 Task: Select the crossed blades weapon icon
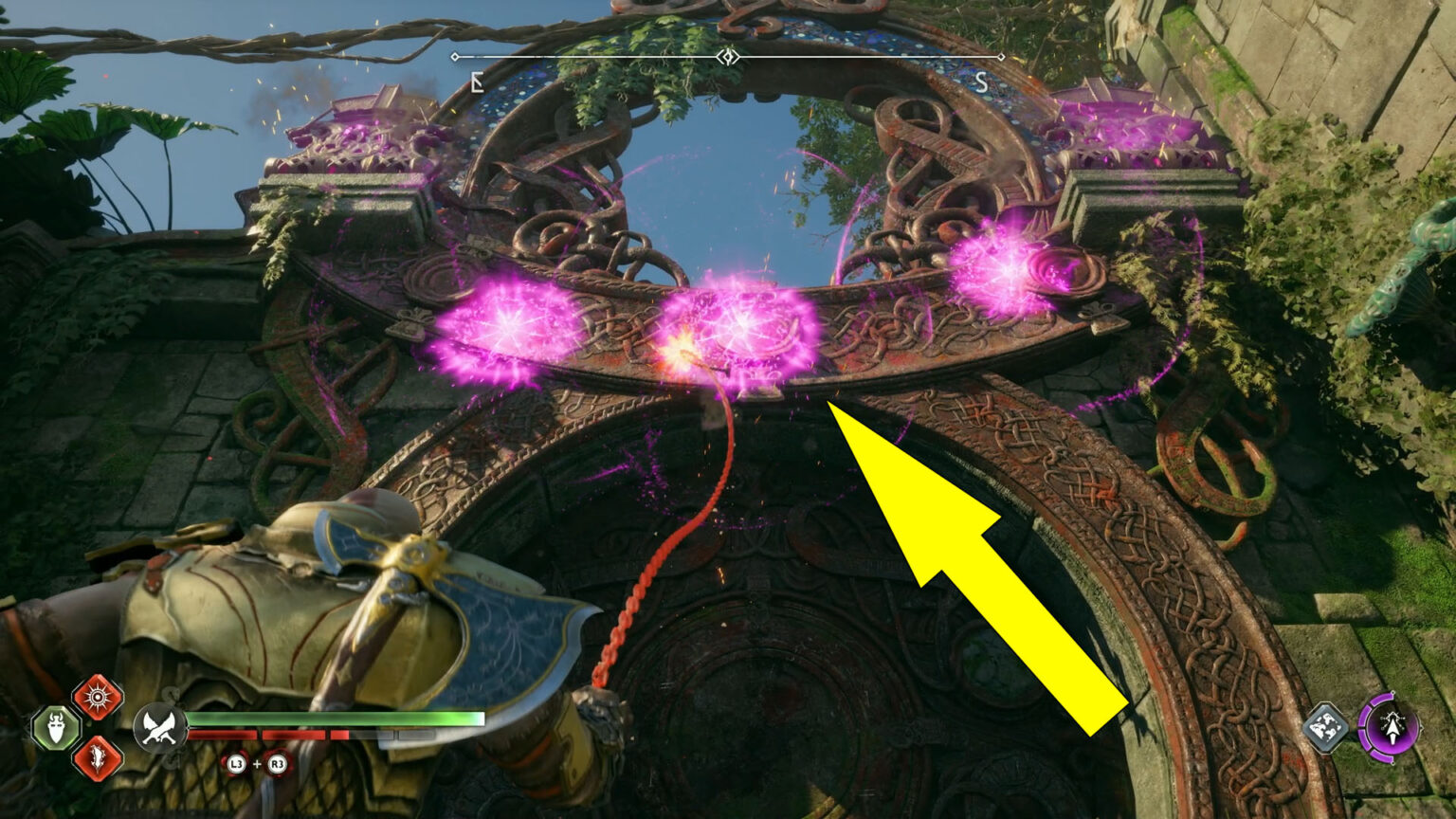pyautogui.click(x=161, y=728)
